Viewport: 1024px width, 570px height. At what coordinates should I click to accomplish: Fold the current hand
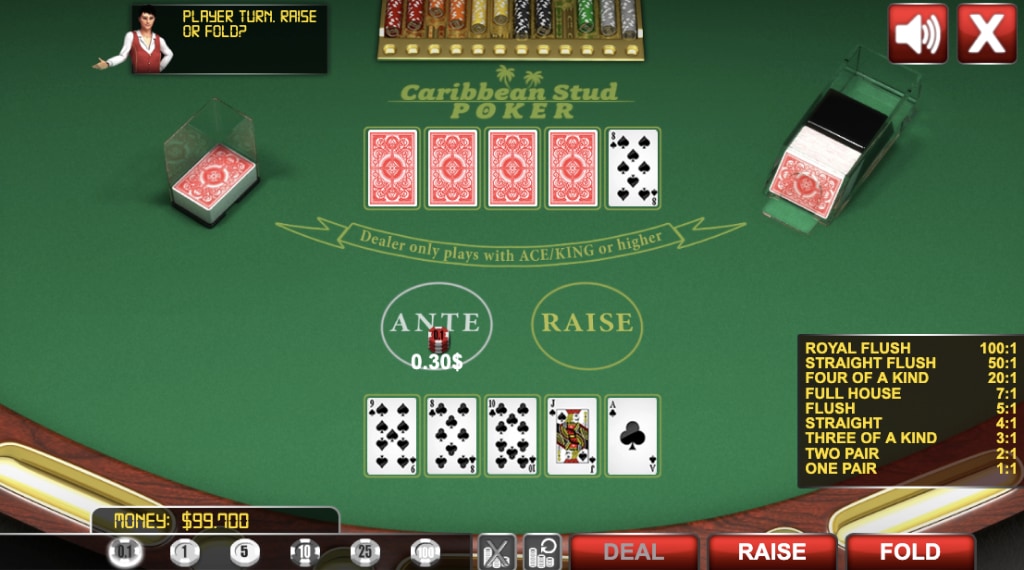[909, 551]
